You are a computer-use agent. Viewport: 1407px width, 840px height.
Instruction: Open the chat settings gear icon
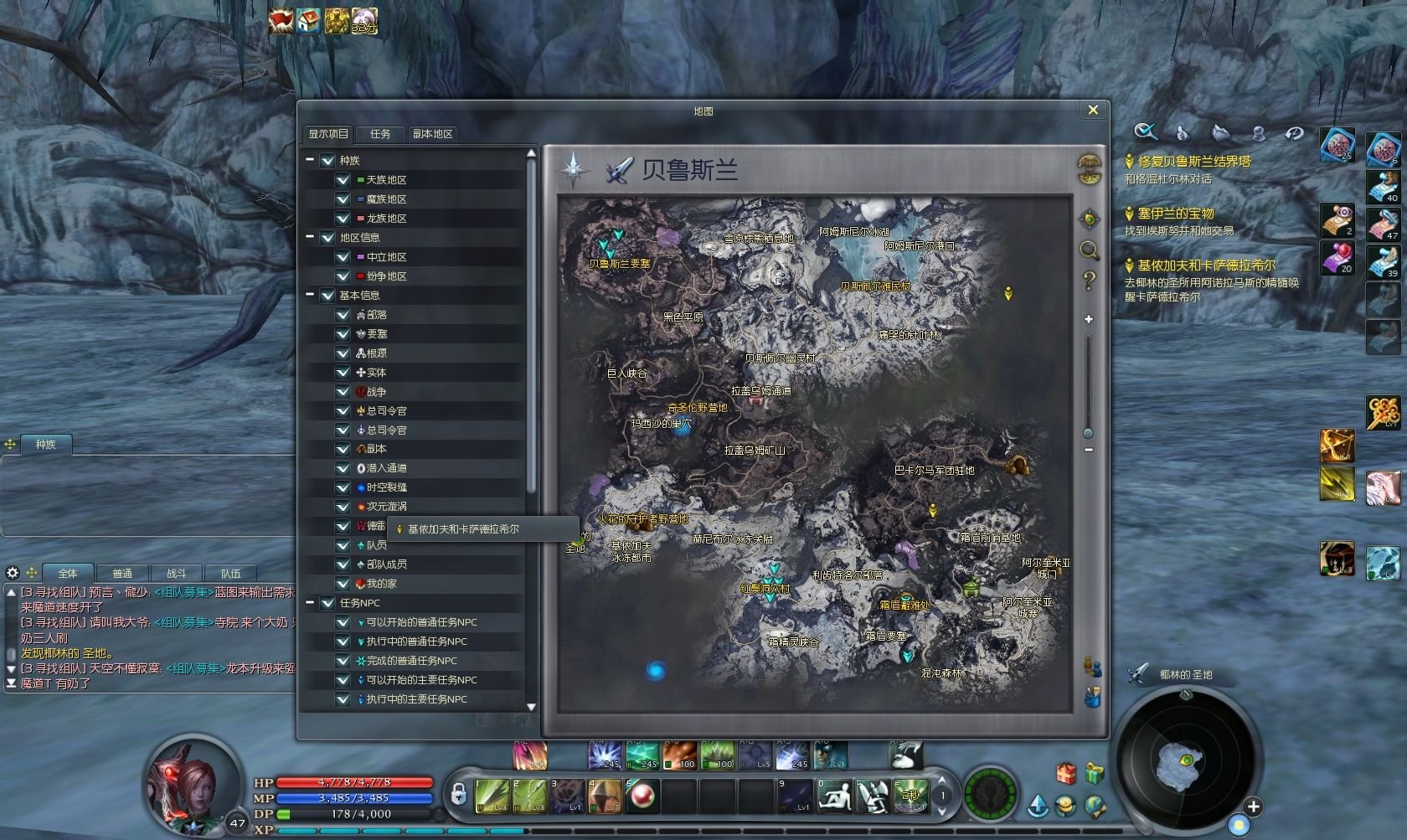tap(13, 573)
